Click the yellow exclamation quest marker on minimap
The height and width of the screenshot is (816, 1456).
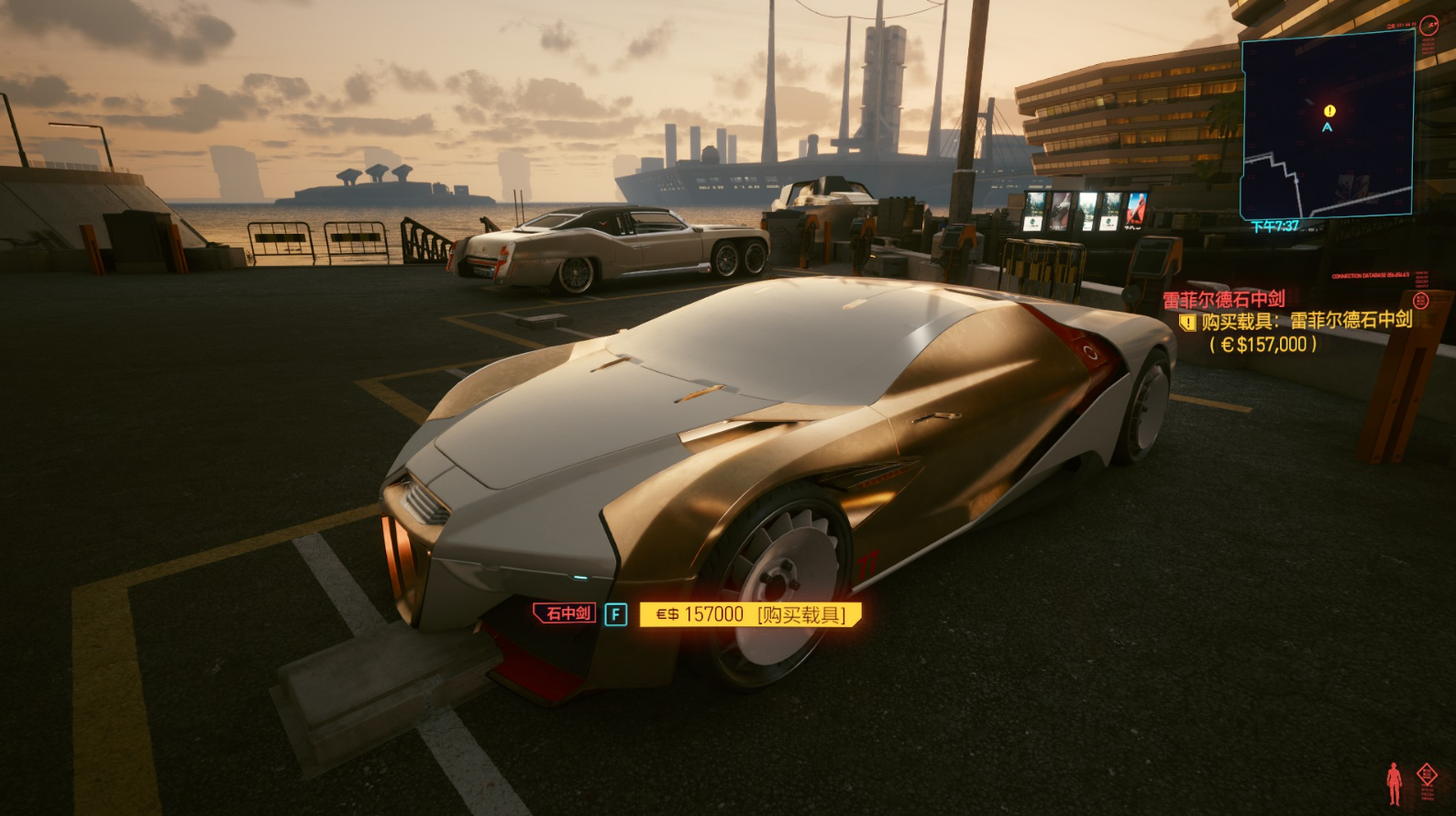(1329, 111)
